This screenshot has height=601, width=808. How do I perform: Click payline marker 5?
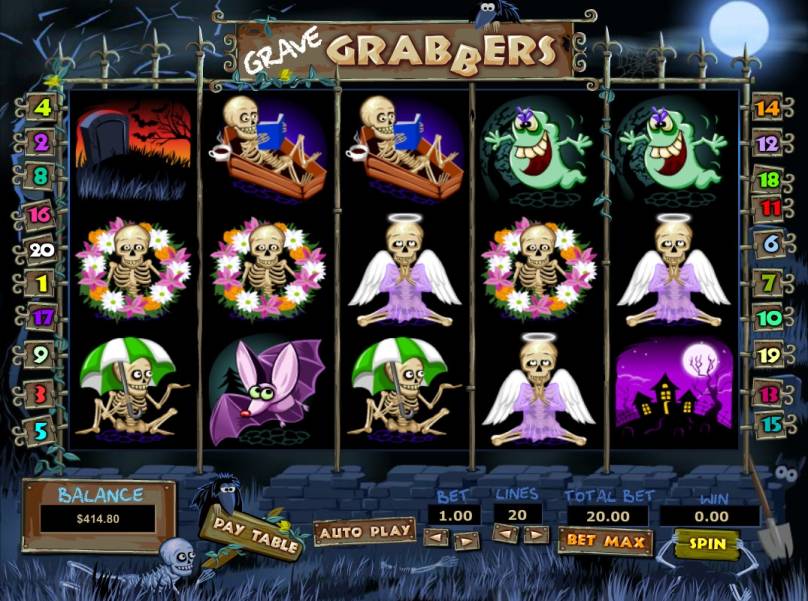(41, 431)
